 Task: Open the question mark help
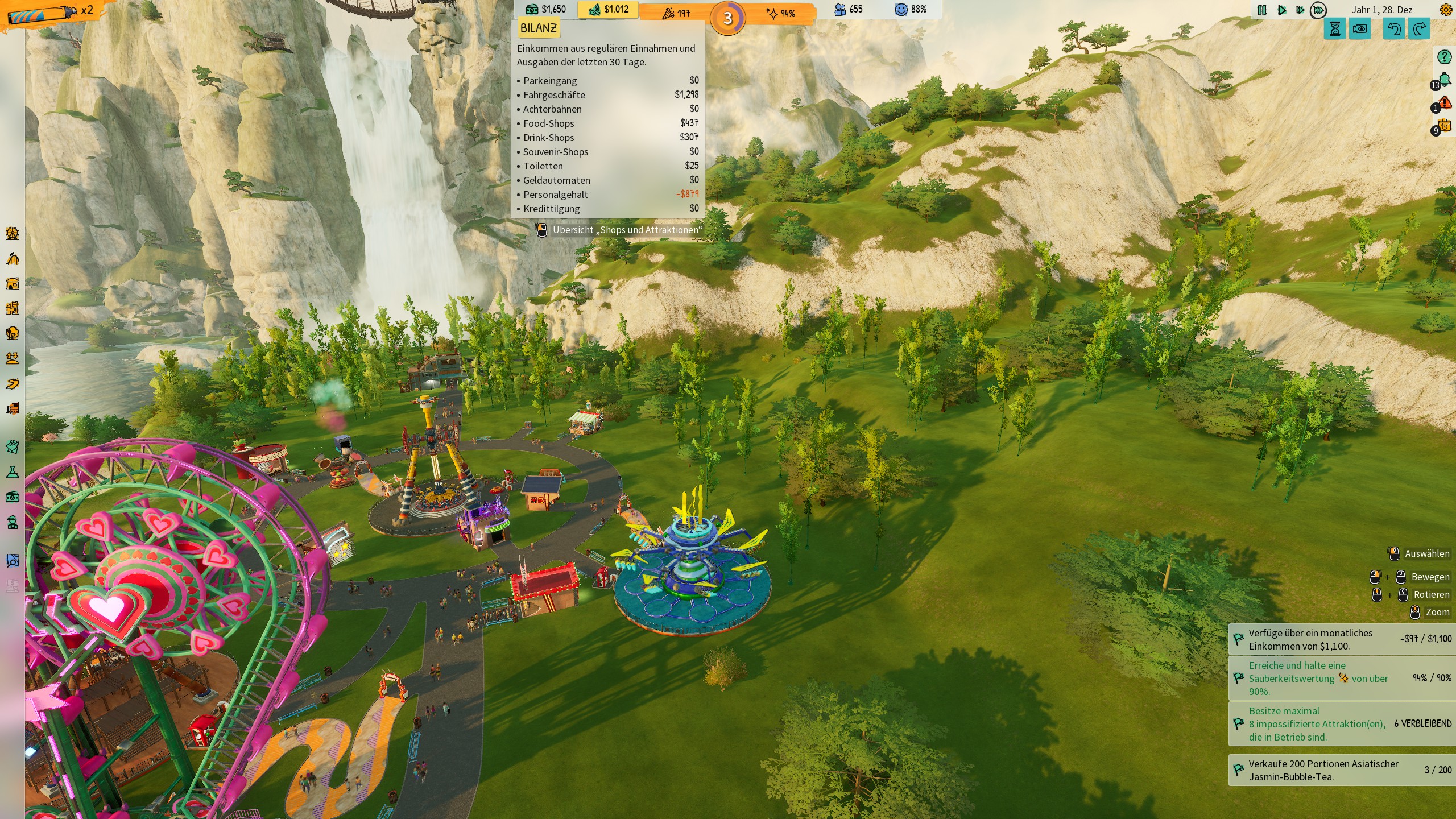1444,57
